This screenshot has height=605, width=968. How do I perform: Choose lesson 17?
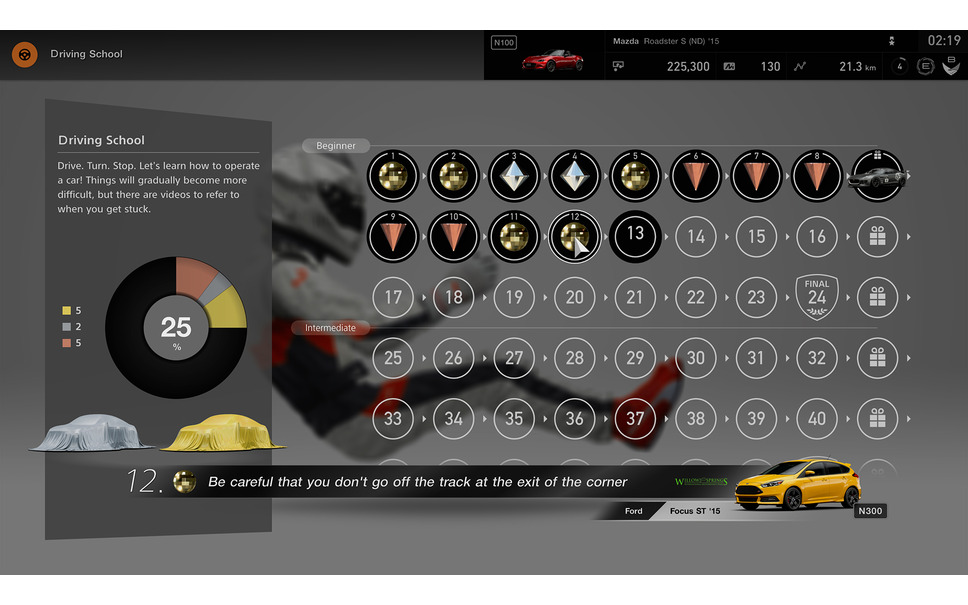click(393, 297)
